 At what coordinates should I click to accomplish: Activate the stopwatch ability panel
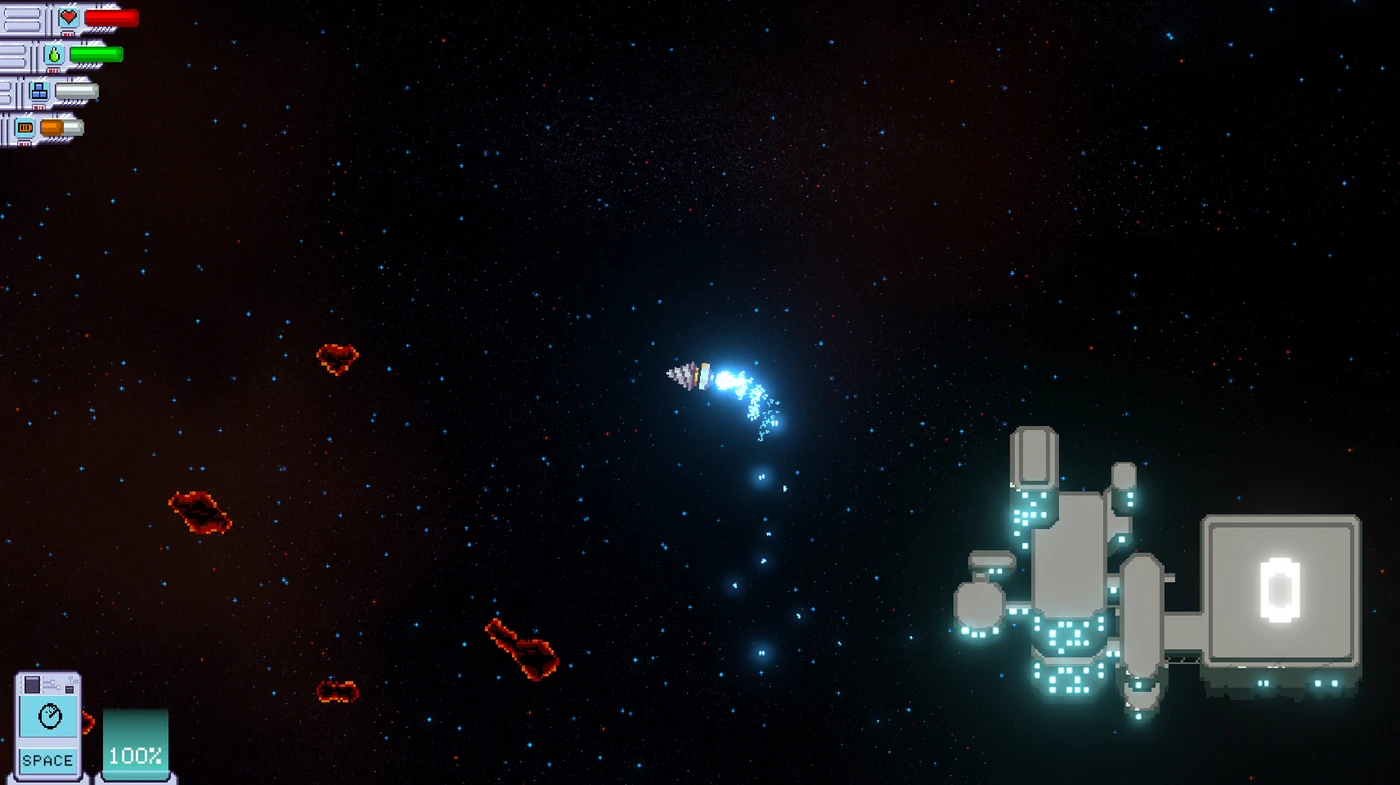48,724
